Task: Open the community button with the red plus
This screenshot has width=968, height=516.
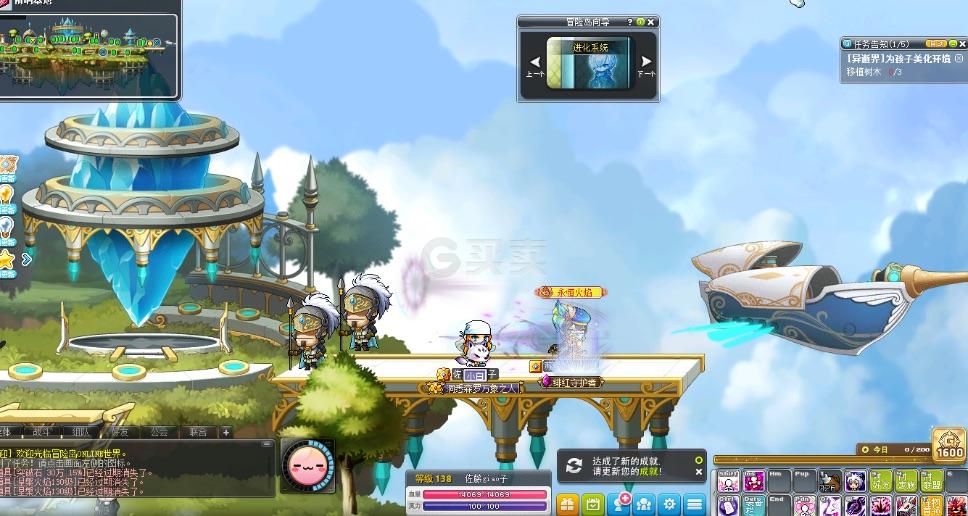Action: coord(619,503)
